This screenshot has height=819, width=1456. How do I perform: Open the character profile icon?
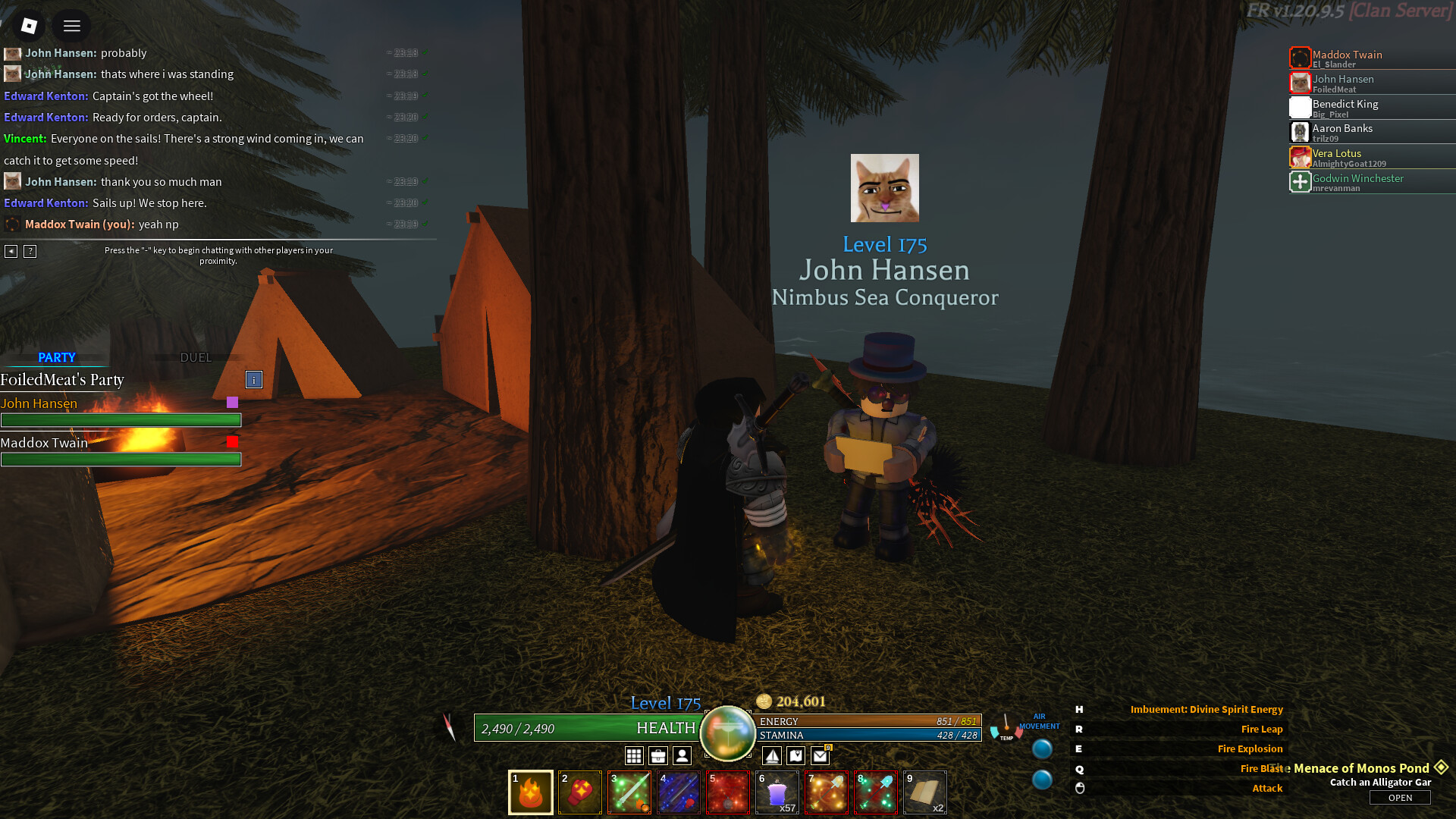682,755
